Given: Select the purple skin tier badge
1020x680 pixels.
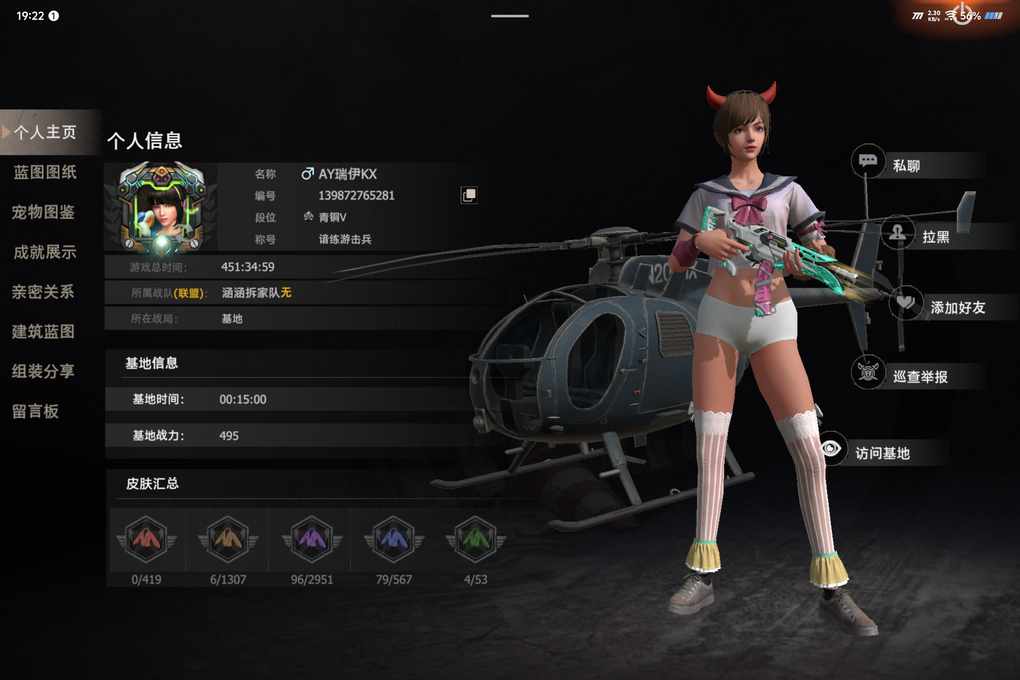Looking at the screenshot, I should [x=311, y=540].
